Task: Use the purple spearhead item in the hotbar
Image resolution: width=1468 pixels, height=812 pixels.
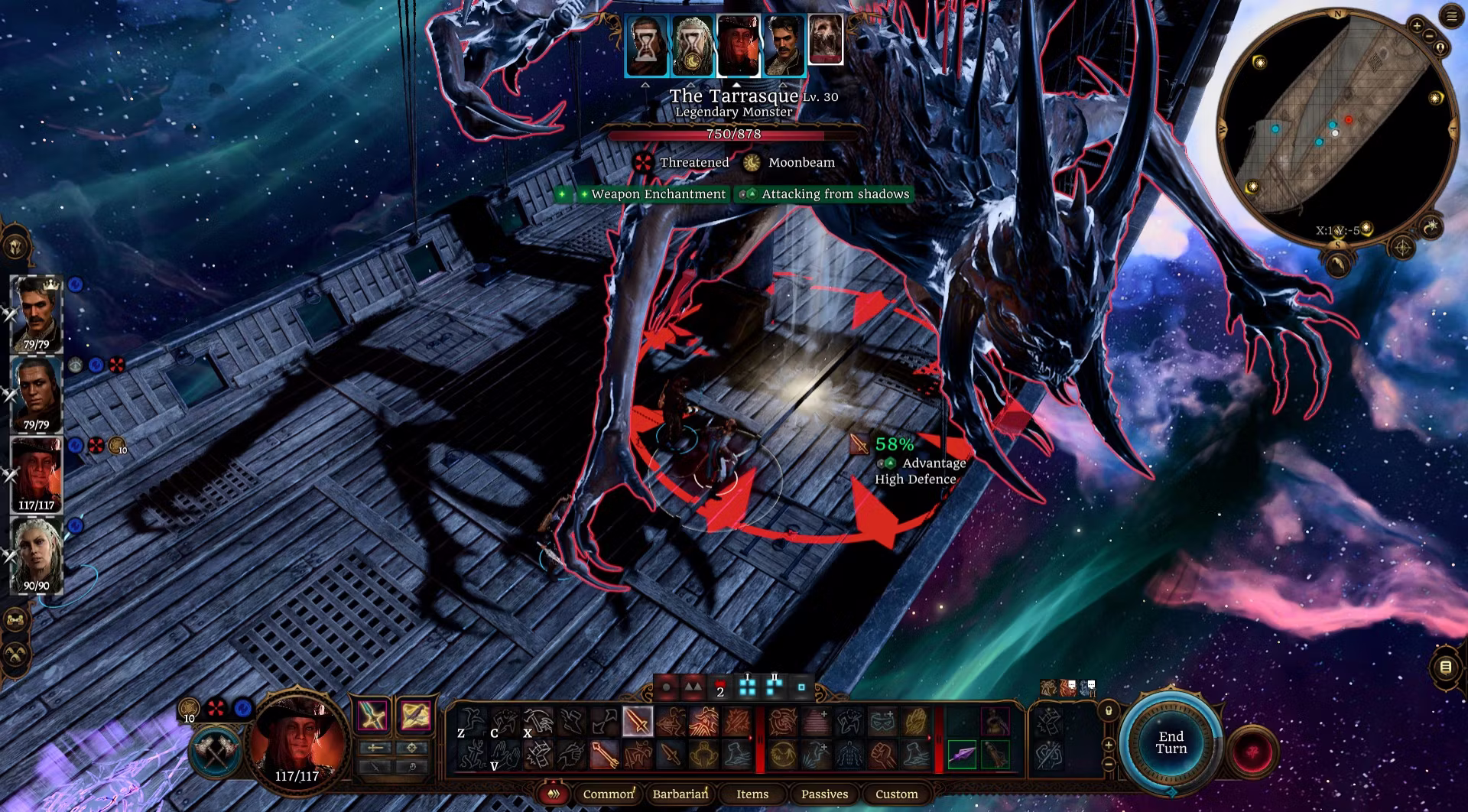Action: [x=963, y=755]
